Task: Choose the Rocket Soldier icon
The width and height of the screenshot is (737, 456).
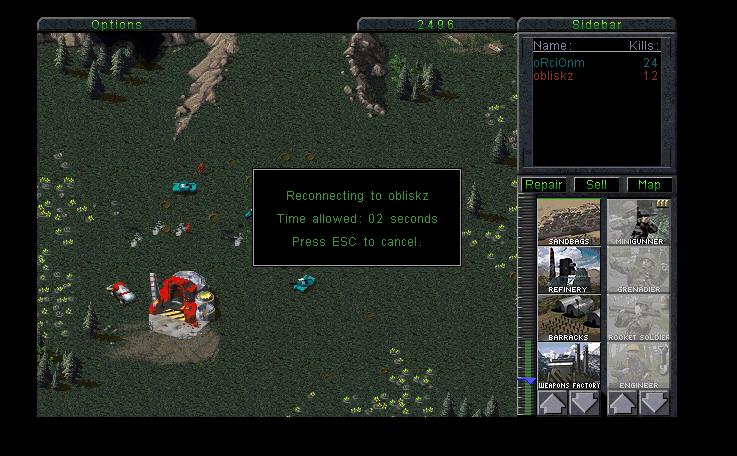Action: pos(639,318)
